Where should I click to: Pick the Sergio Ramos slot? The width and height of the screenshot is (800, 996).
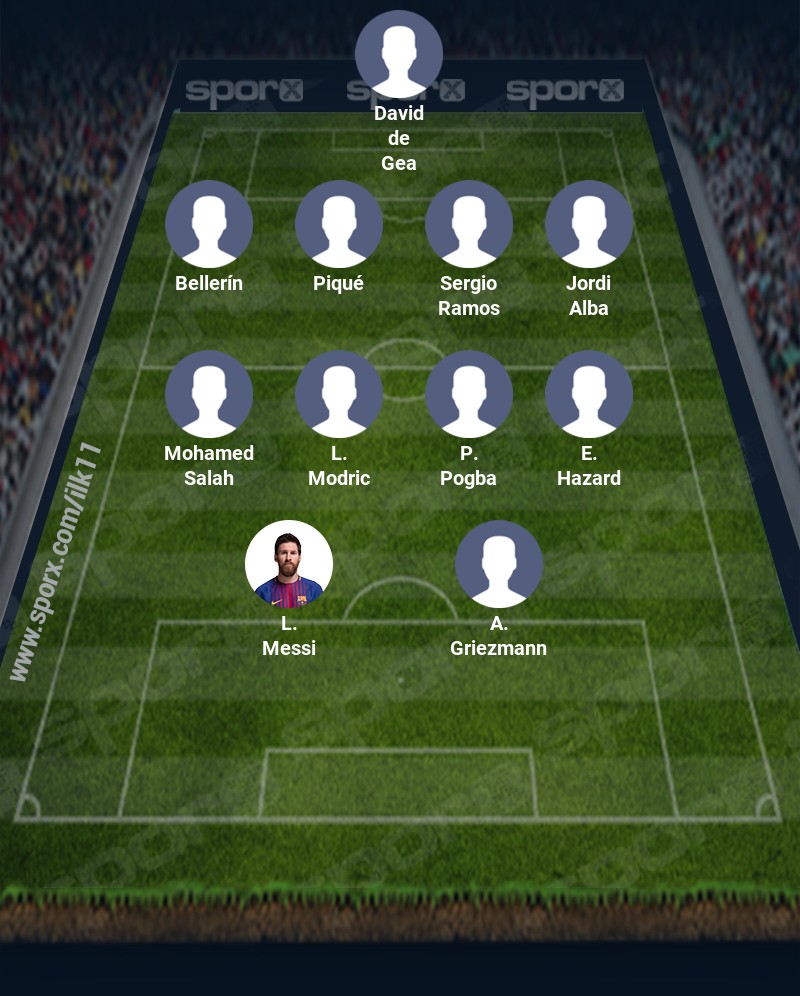click(469, 224)
